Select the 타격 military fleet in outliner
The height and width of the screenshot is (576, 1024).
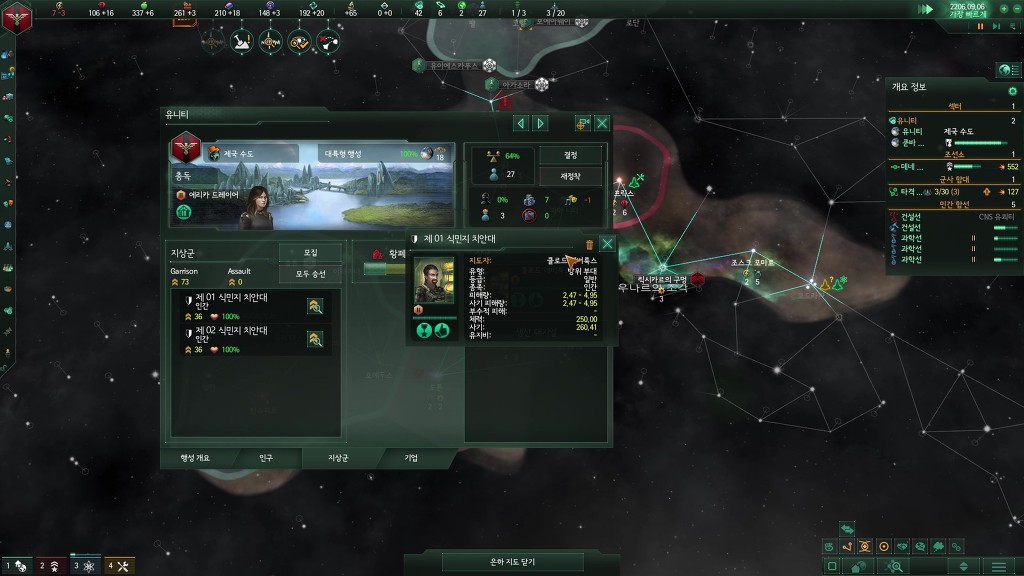click(x=910, y=191)
